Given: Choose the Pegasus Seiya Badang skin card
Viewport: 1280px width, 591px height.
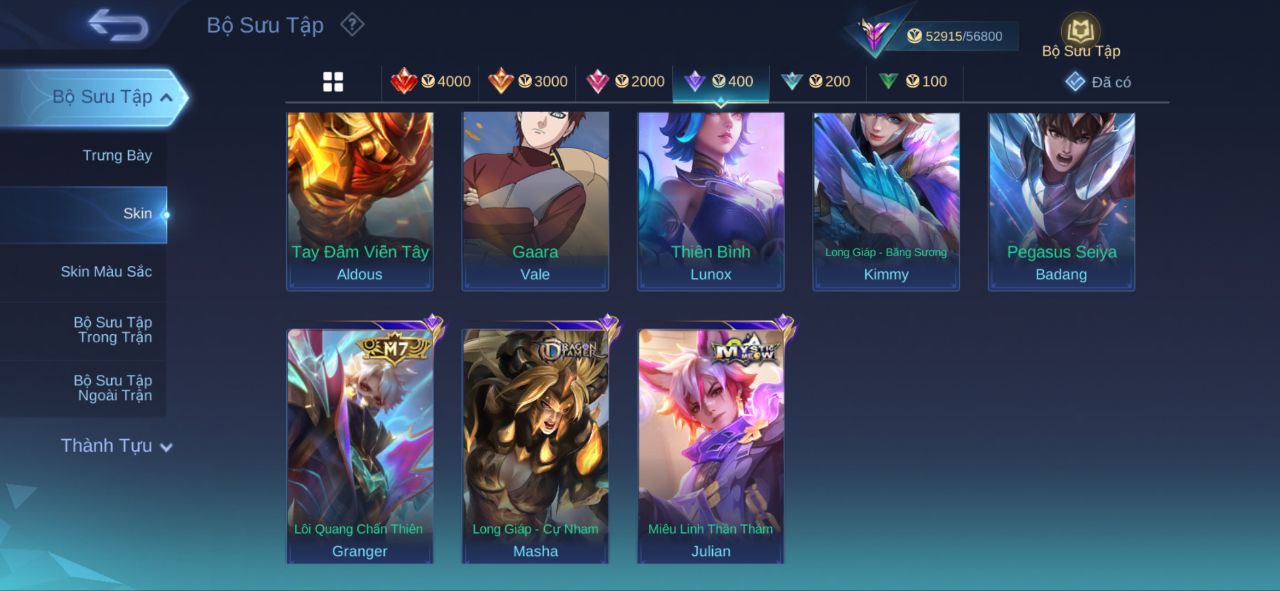Looking at the screenshot, I should 1061,200.
